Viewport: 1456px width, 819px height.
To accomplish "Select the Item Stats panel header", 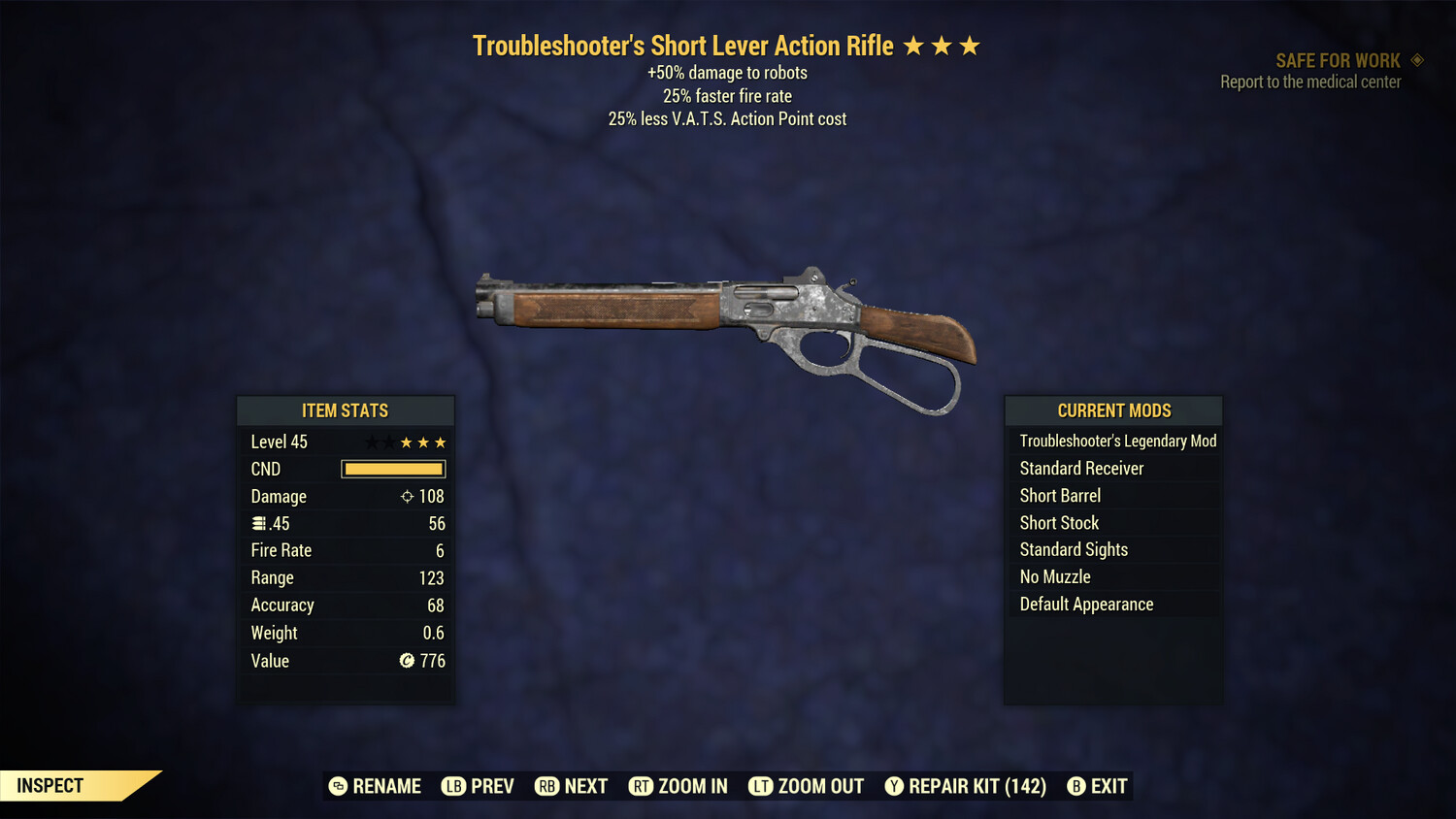I will tap(346, 410).
